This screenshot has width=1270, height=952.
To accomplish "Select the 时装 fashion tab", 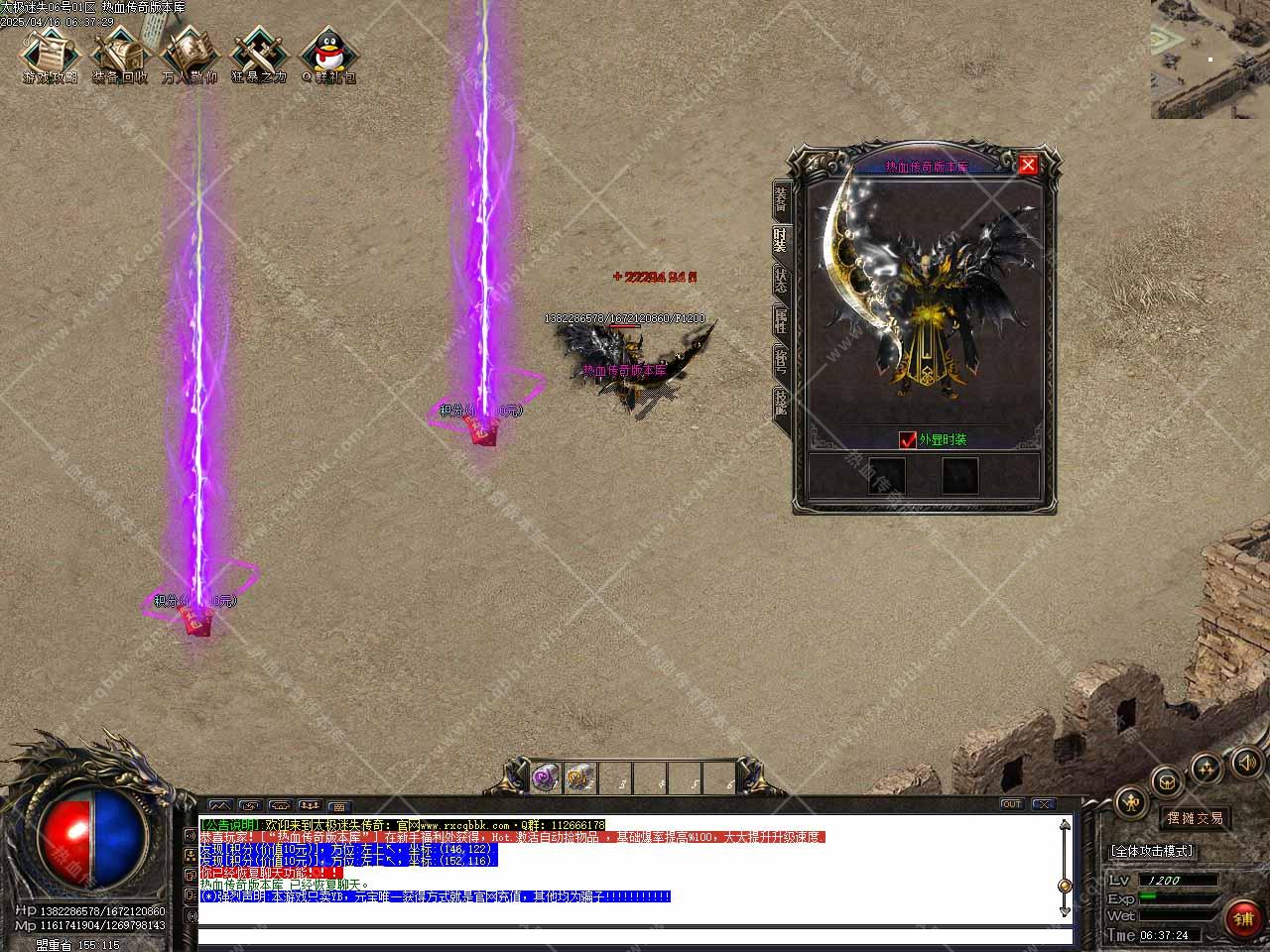I will (782, 241).
